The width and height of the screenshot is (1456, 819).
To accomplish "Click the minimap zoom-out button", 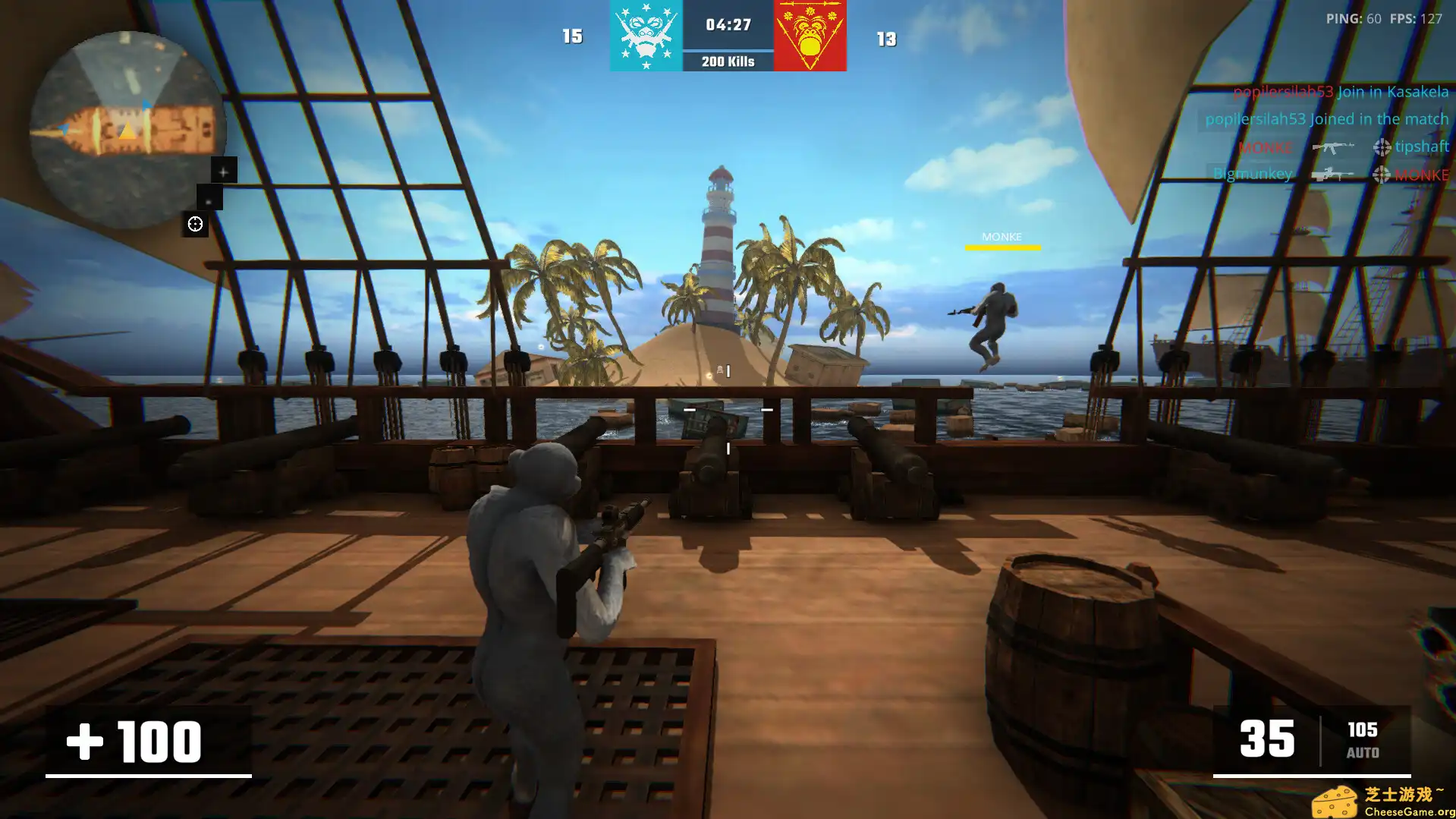I will tap(208, 201).
